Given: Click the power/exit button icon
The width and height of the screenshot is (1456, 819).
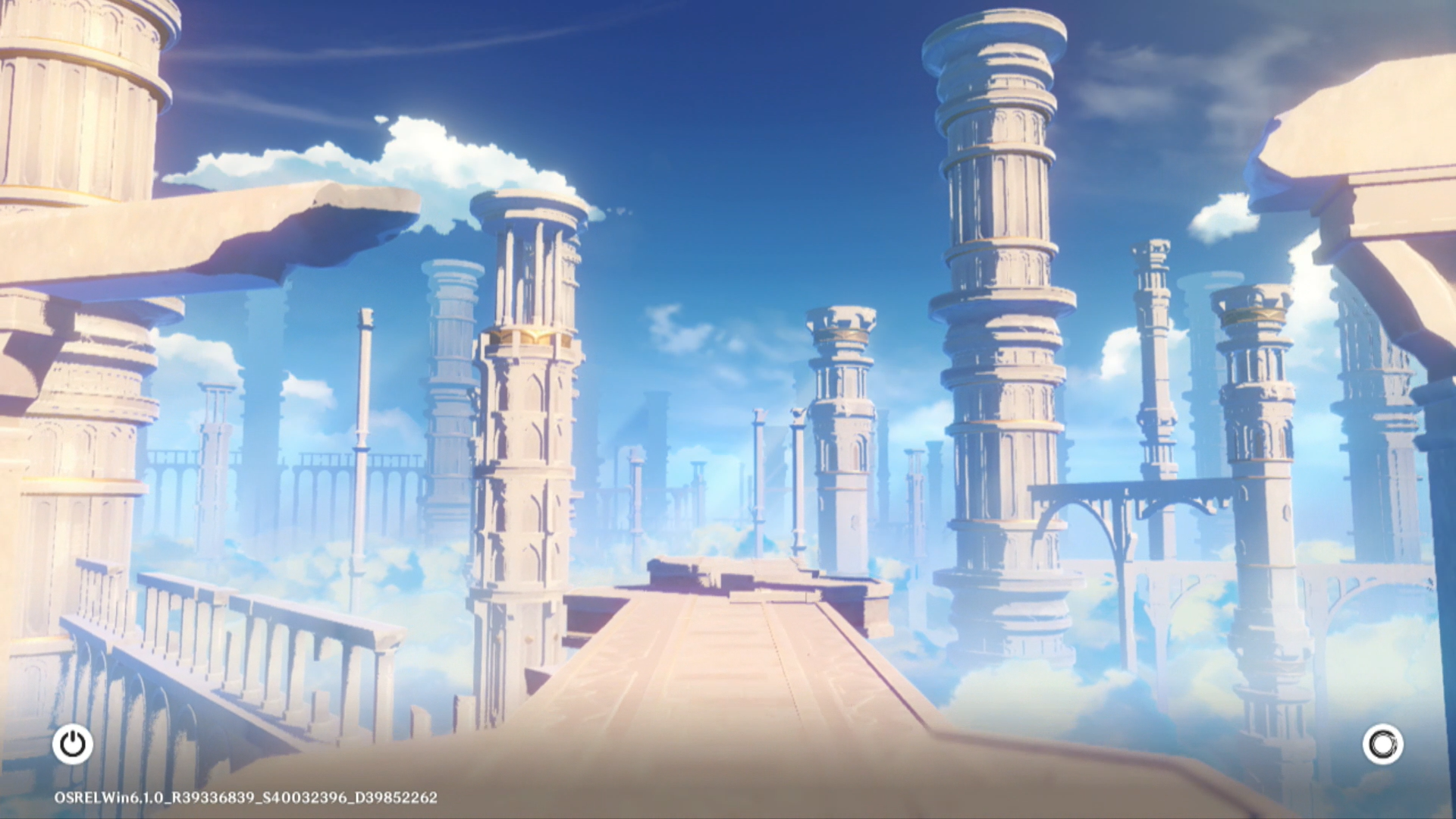Looking at the screenshot, I should [73, 744].
